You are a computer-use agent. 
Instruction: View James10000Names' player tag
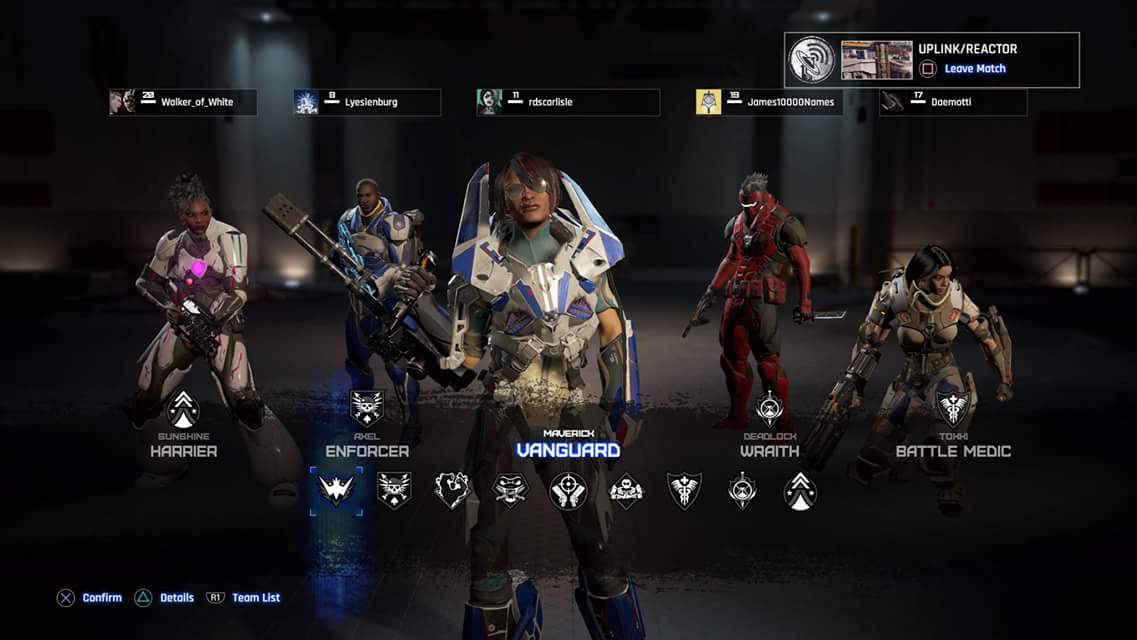769,102
